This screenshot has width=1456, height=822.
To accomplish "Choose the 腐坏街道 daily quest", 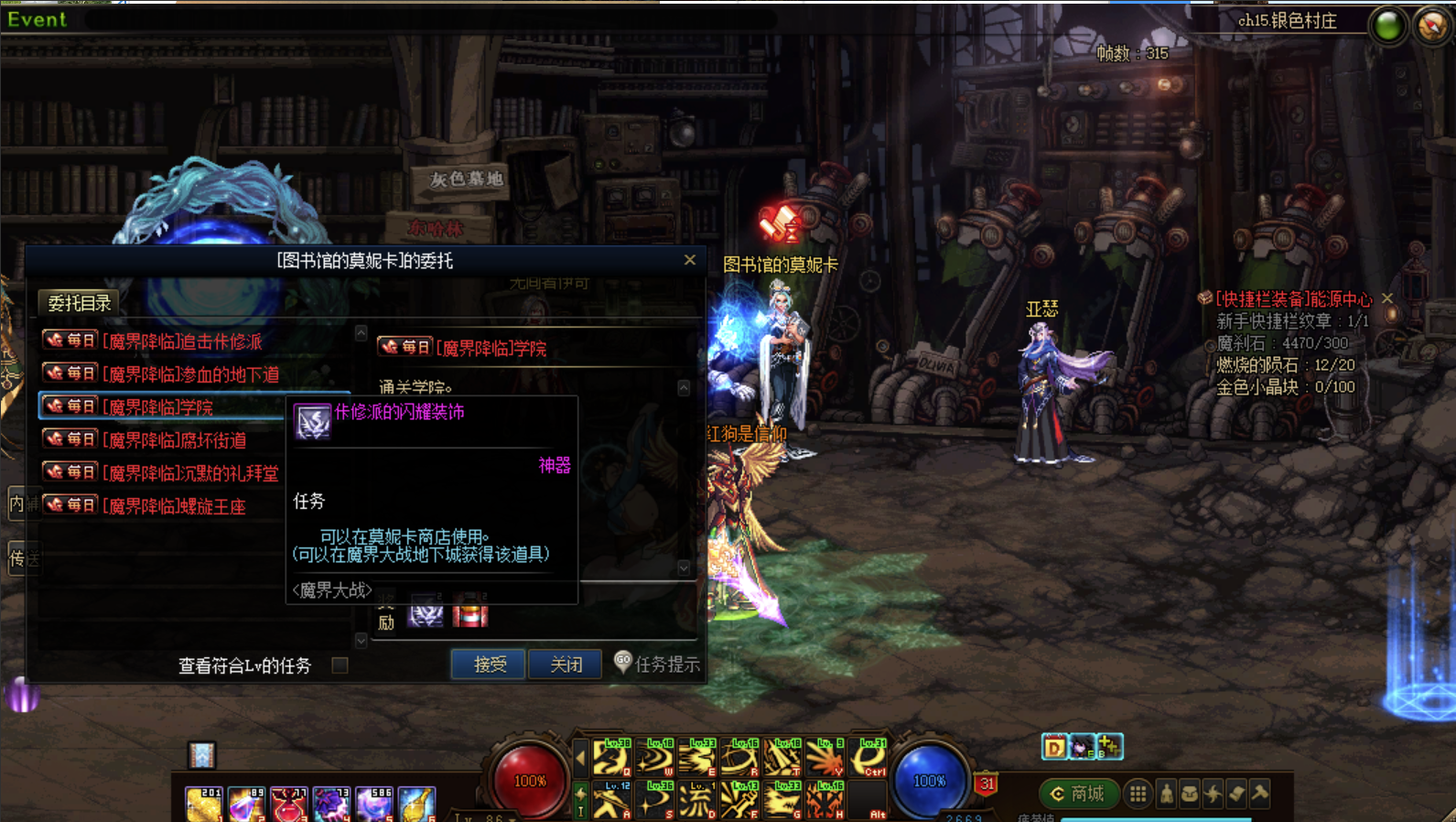I will pos(176,440).
